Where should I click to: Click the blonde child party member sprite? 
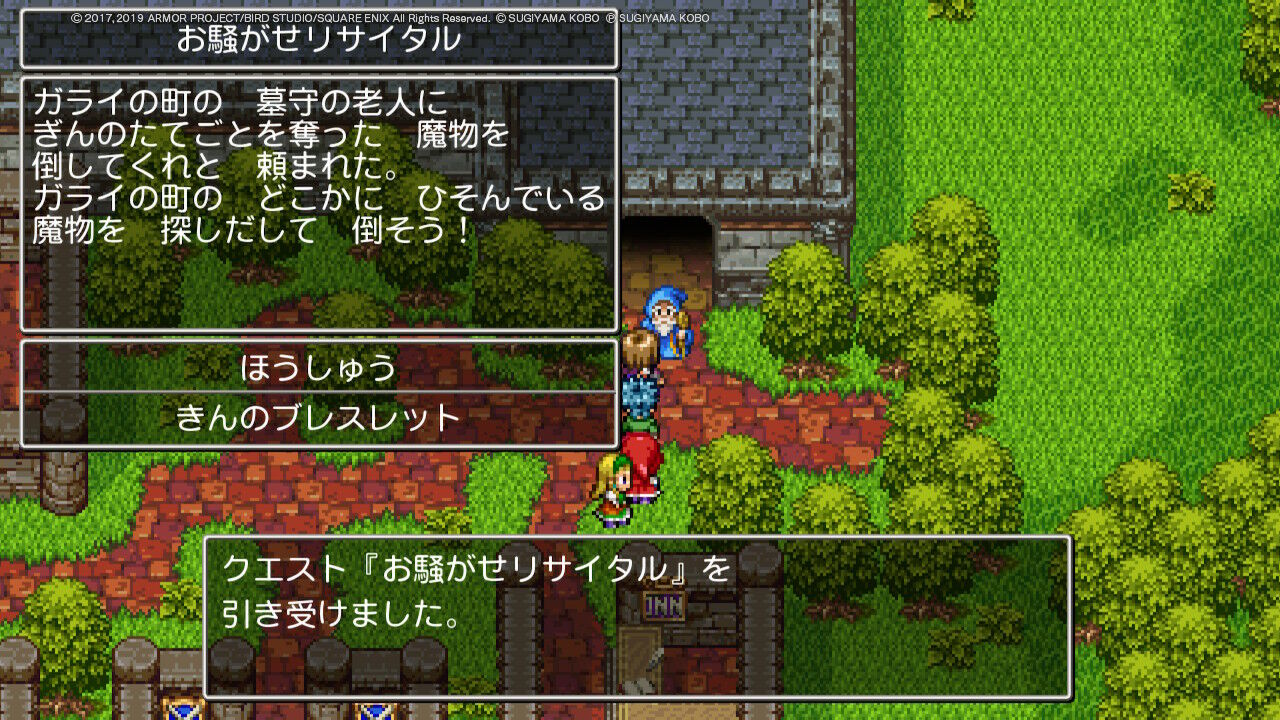[x=613, y=490]
